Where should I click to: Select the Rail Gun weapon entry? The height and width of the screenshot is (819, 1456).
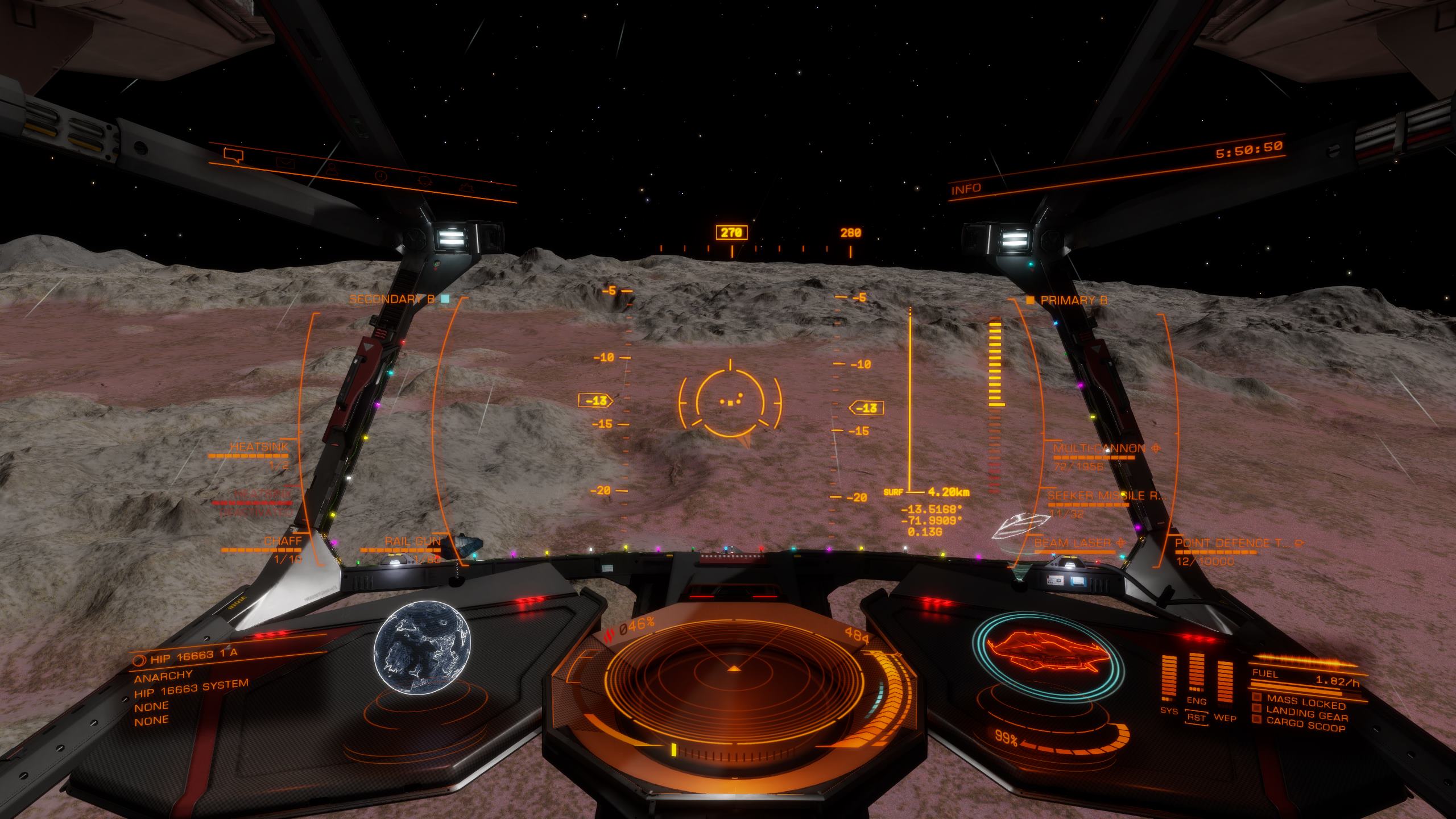[x=412, y=541]
